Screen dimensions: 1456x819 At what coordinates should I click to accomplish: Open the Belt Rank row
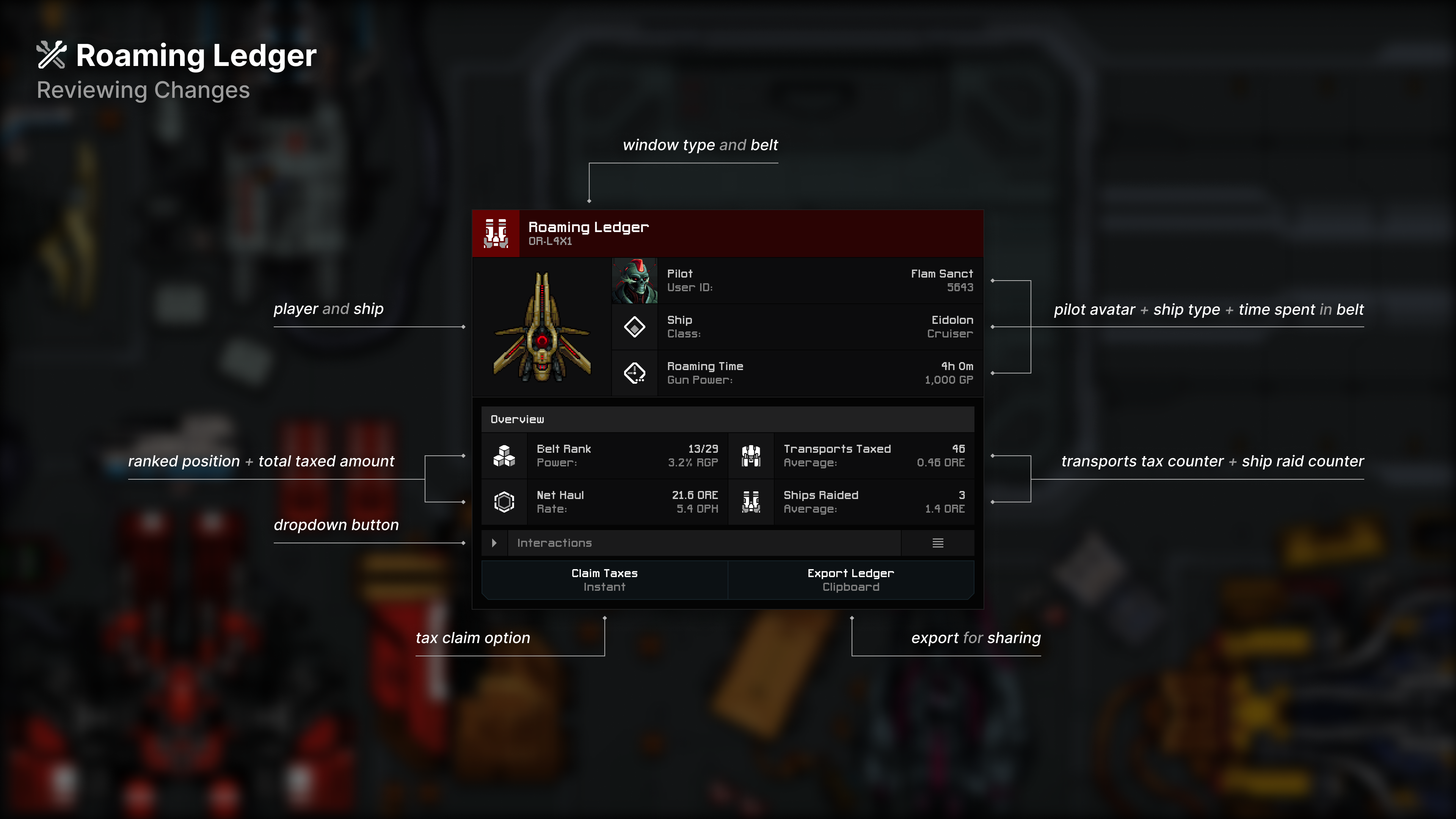[x=605, y=455]
